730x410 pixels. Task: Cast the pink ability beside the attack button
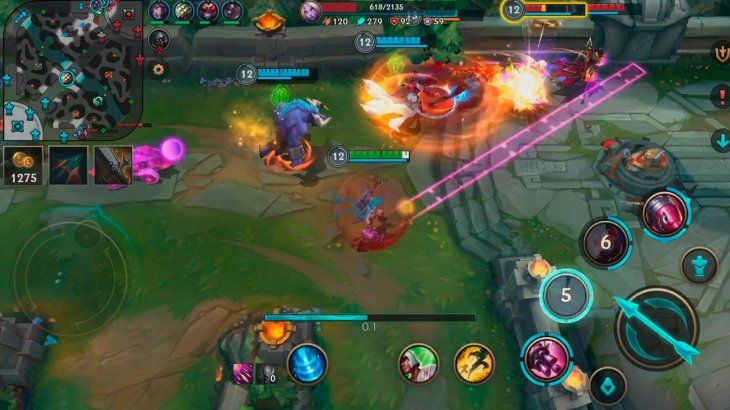coord(546,358)
